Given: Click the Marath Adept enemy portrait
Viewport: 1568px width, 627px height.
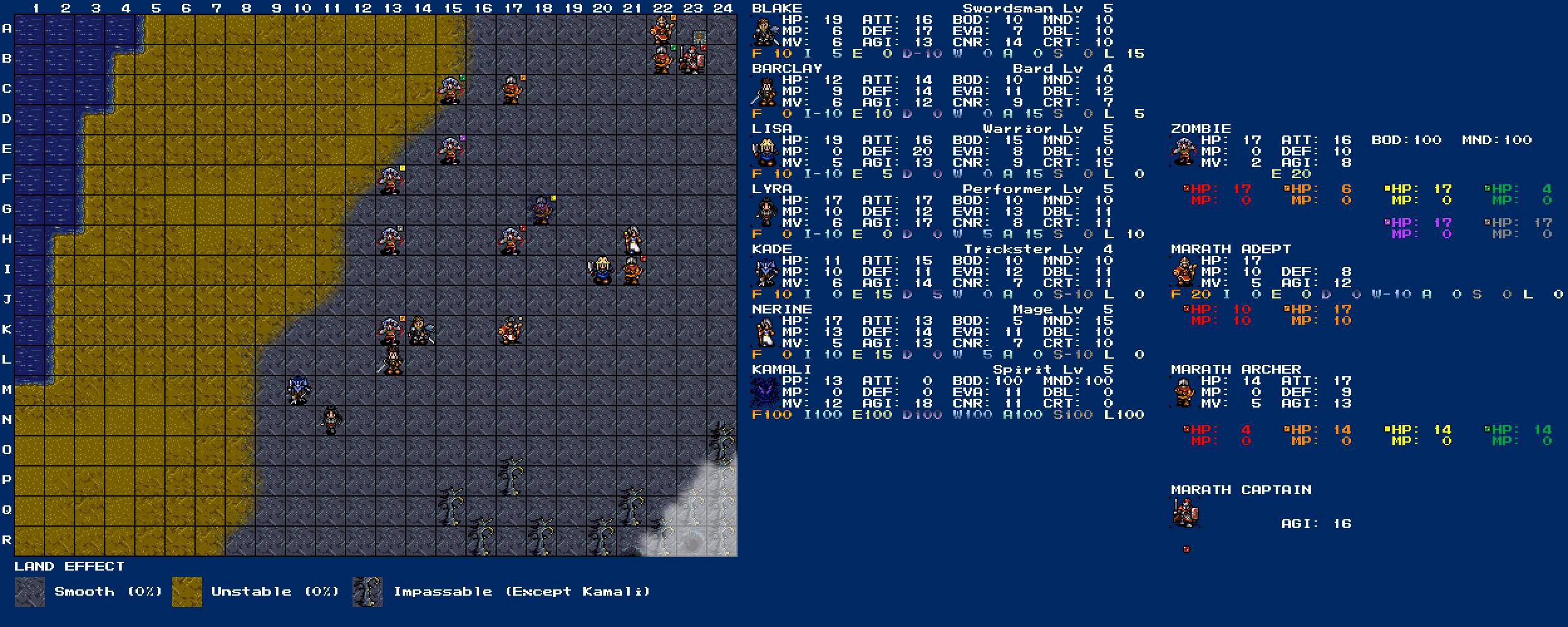Looking at the screenshot, I should 1184,272.
